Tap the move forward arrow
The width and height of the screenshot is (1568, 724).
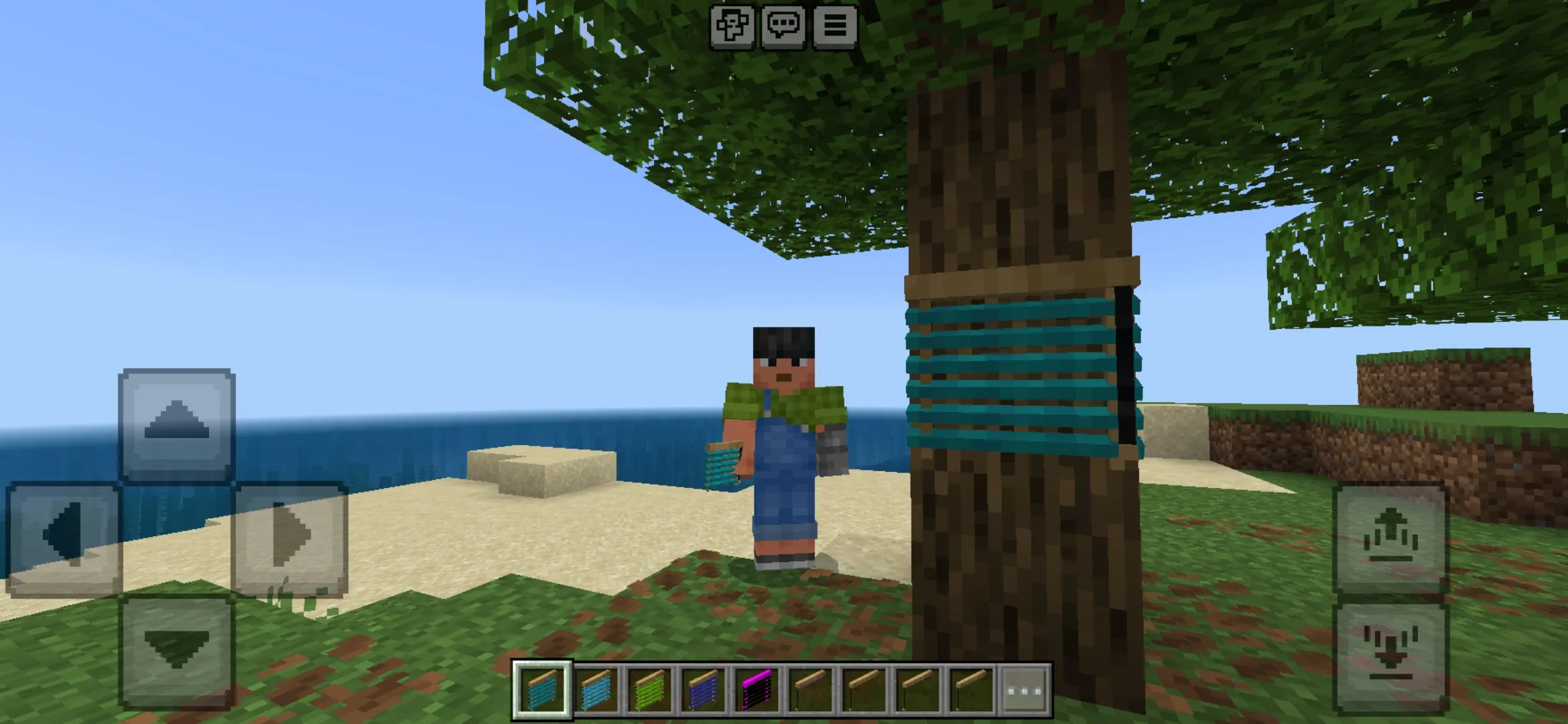pyautogui.click(x=176, y=424)
